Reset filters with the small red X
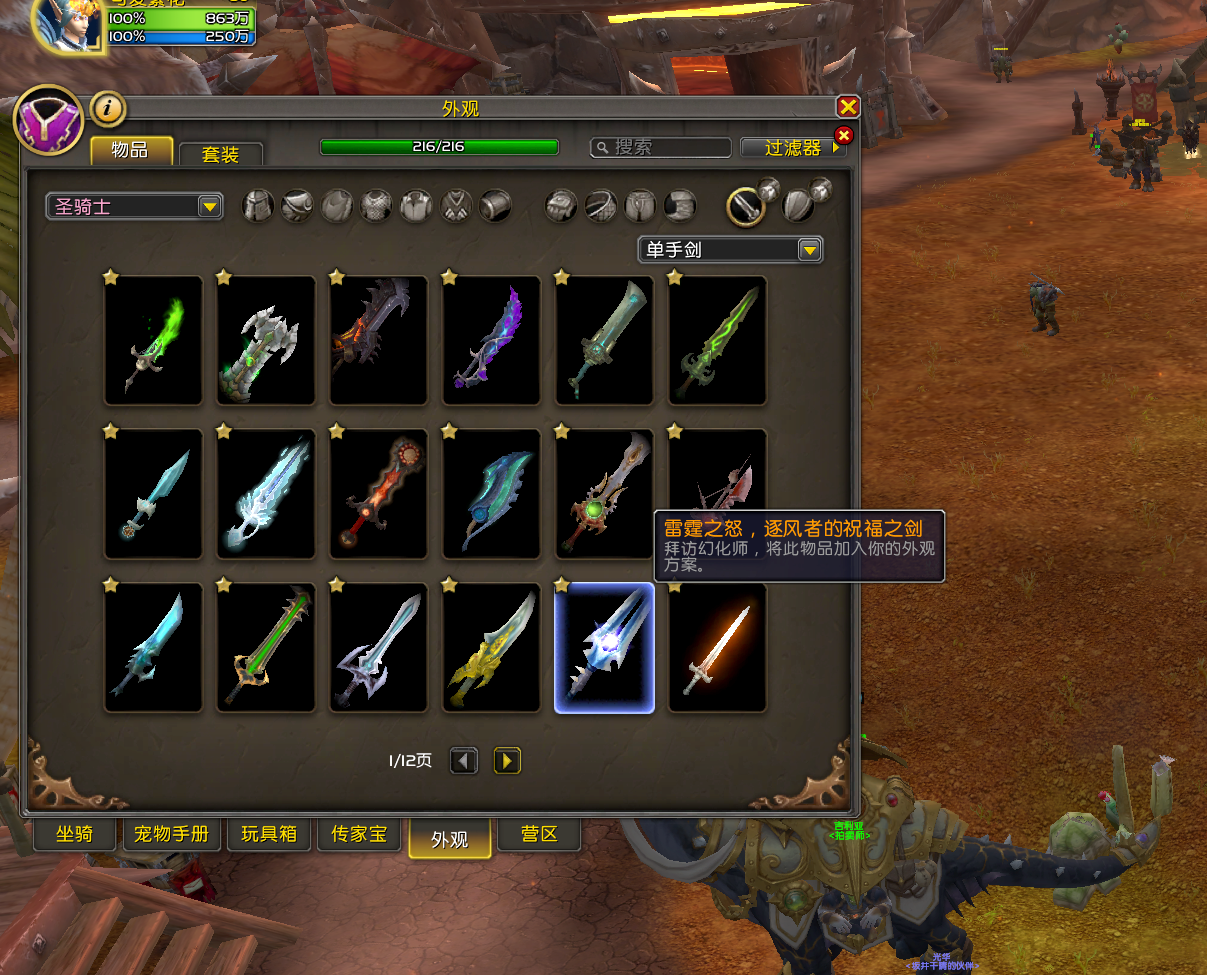This screenshot has width=1207, height=975. pyautogui.click(x=844, y=135)
